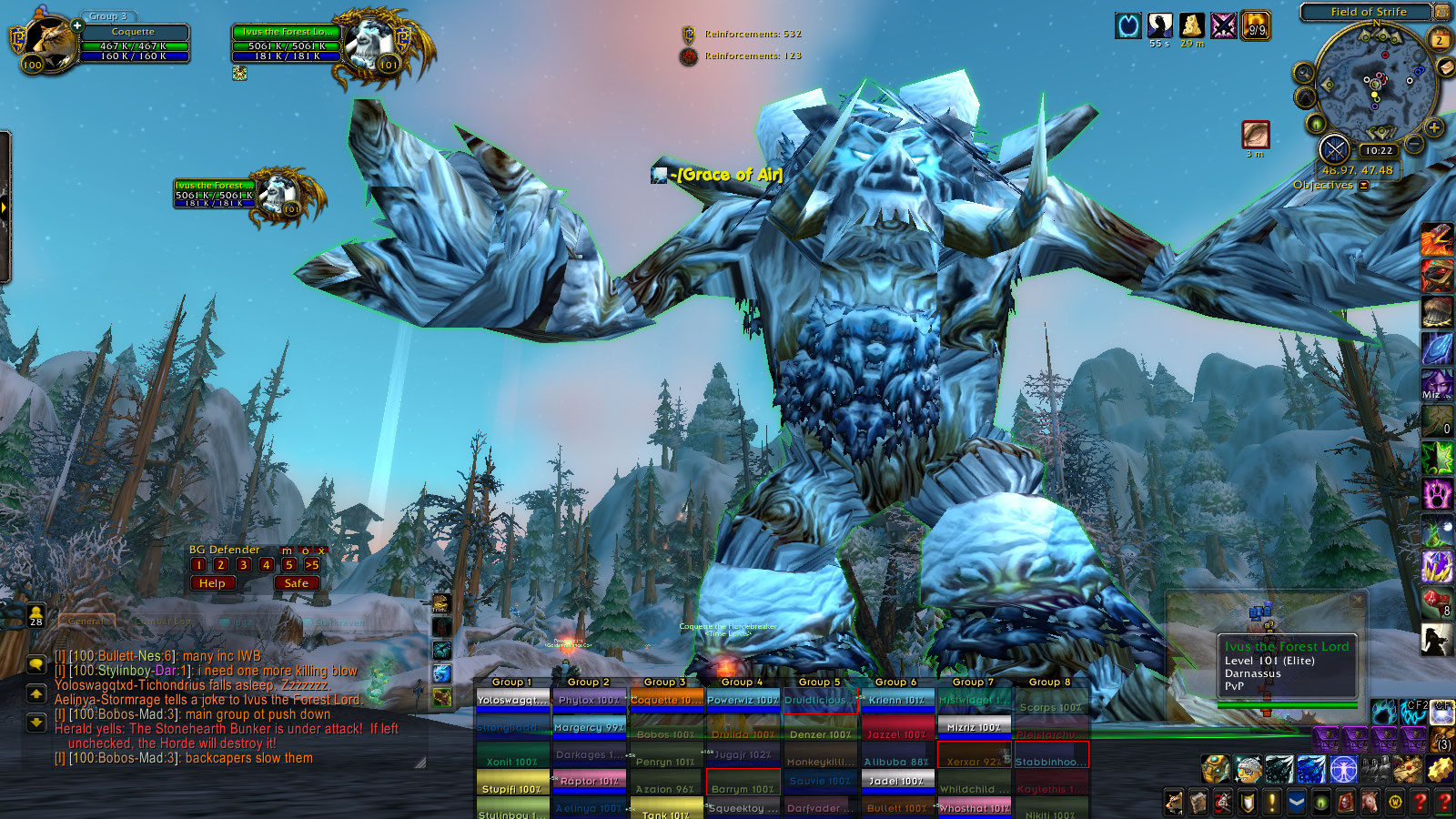This screenshot has height=819, width=1456.
Task: Click the BG Defender Help button
Action: 212,583
